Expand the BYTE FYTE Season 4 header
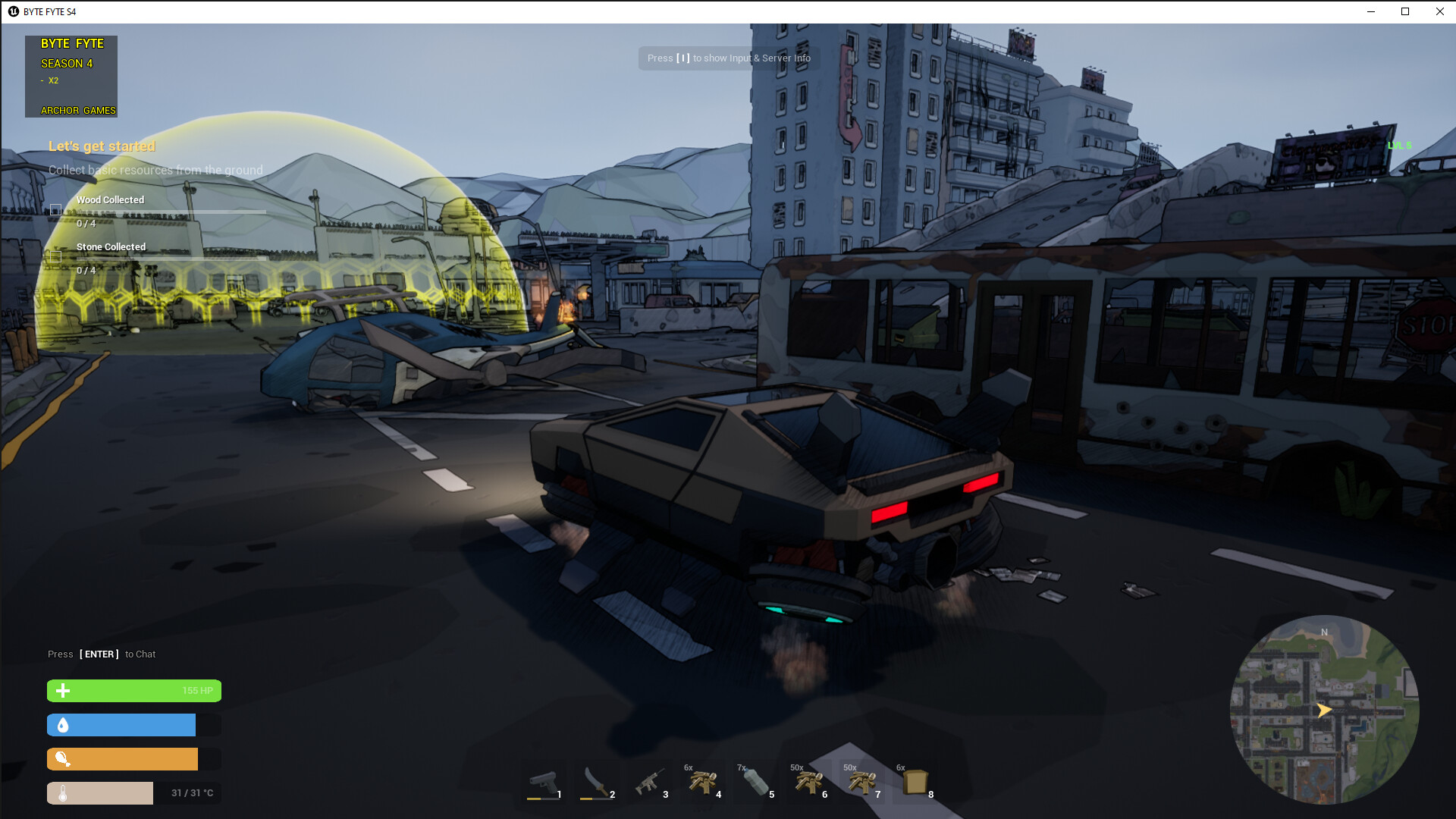The image size is (1456, 819). pos(72,43)
